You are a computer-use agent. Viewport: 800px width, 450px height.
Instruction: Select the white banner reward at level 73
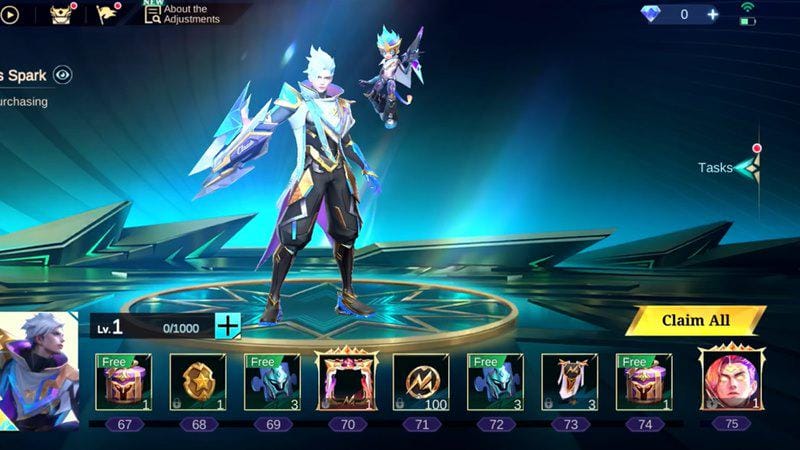(569, 382)
